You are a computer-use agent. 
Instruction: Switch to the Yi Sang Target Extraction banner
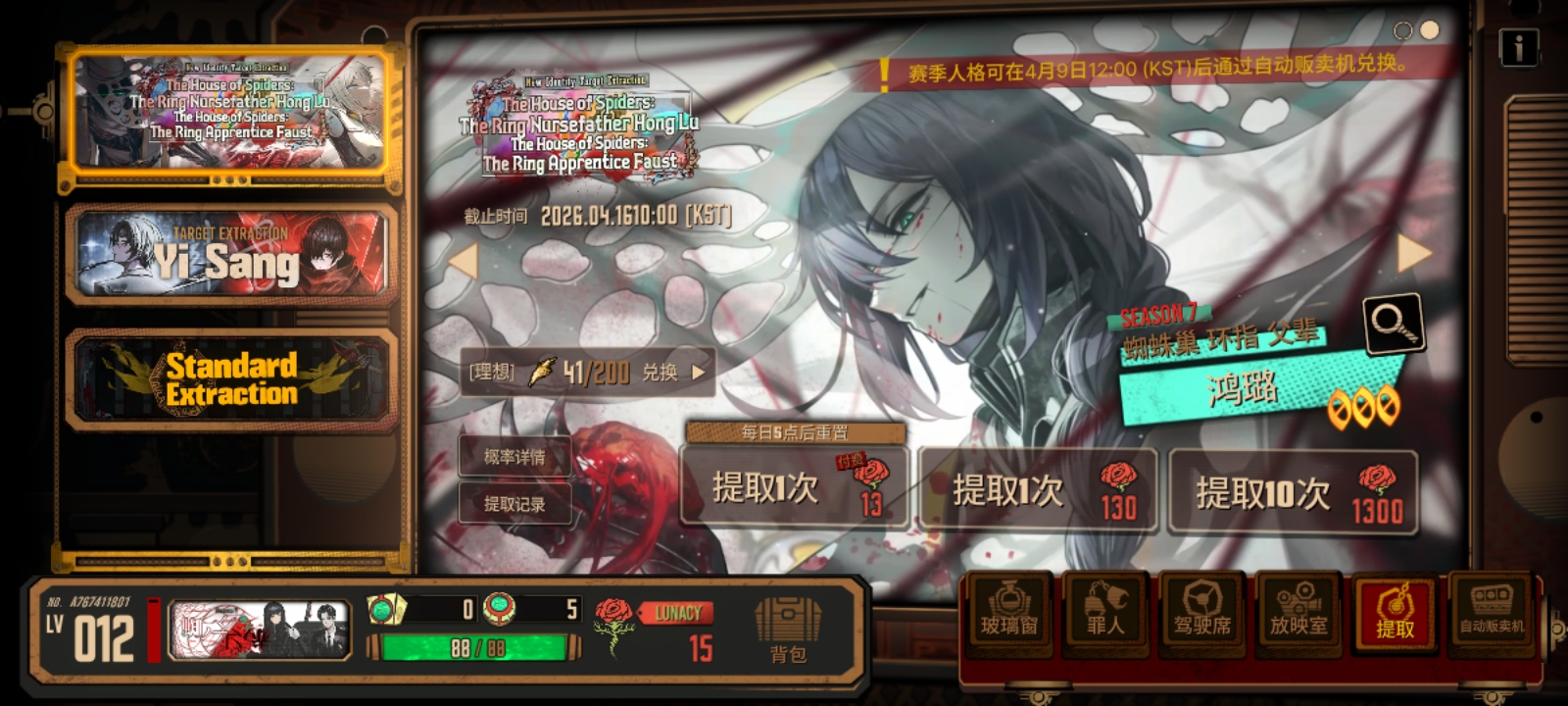tap(228, 257)
